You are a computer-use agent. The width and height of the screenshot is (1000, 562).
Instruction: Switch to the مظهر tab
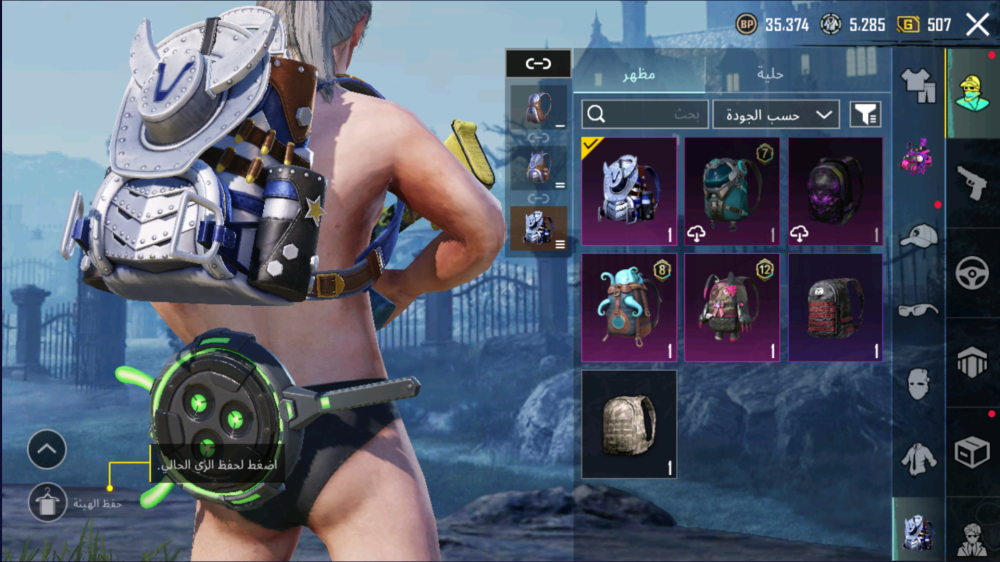(638, 75)
